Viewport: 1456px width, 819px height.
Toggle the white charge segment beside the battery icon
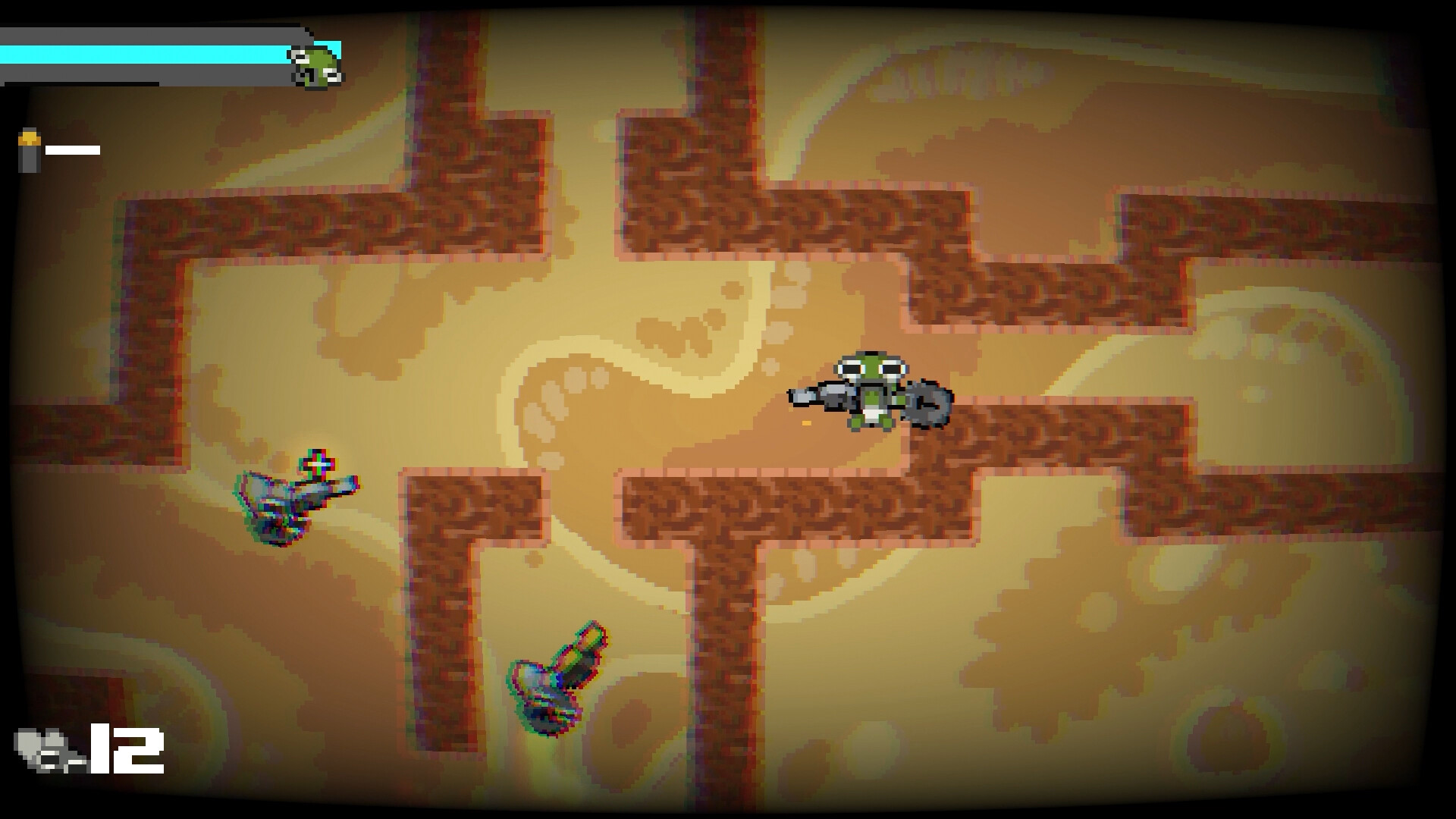click(x=73, y=150)
